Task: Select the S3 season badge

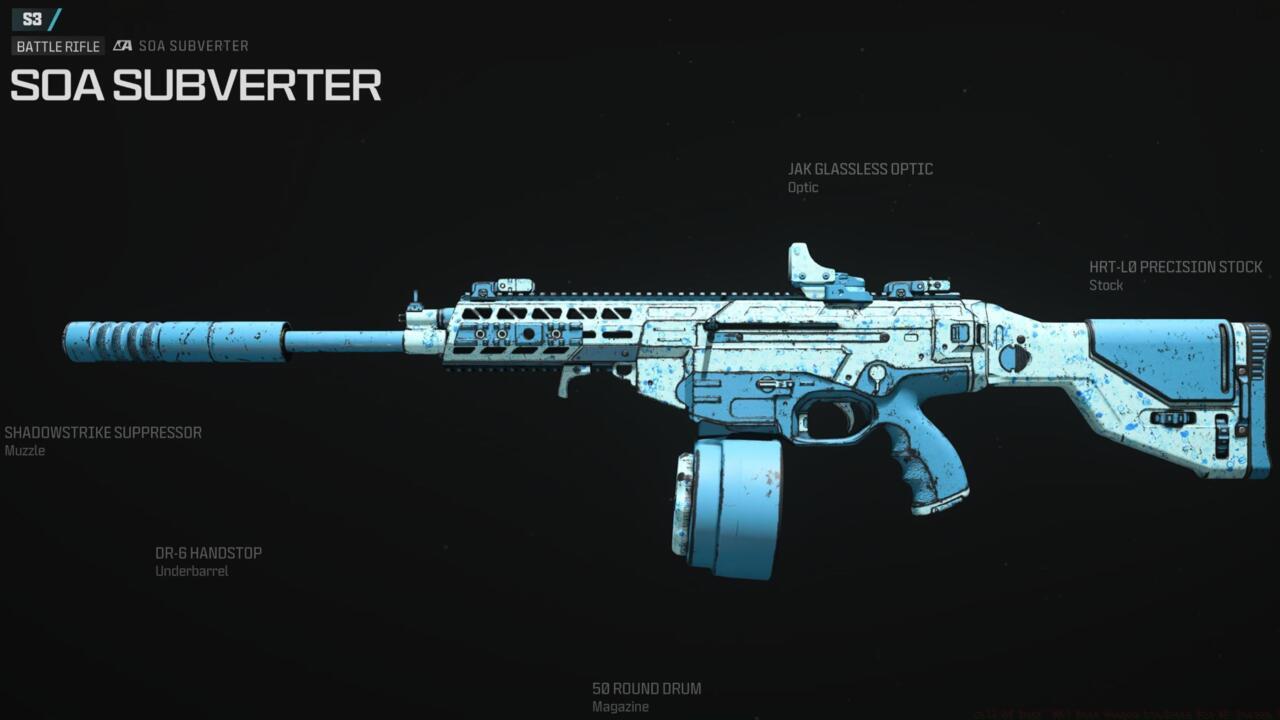Action: [x=33, y=18]
